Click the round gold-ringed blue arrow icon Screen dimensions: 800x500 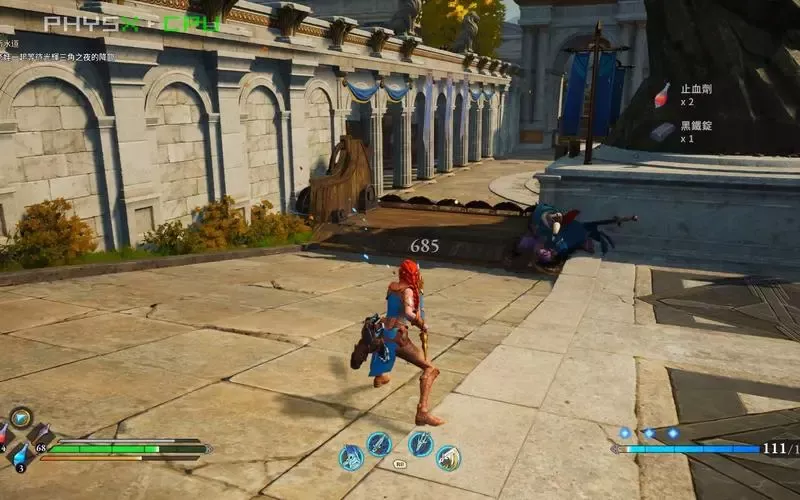[20, 418]
